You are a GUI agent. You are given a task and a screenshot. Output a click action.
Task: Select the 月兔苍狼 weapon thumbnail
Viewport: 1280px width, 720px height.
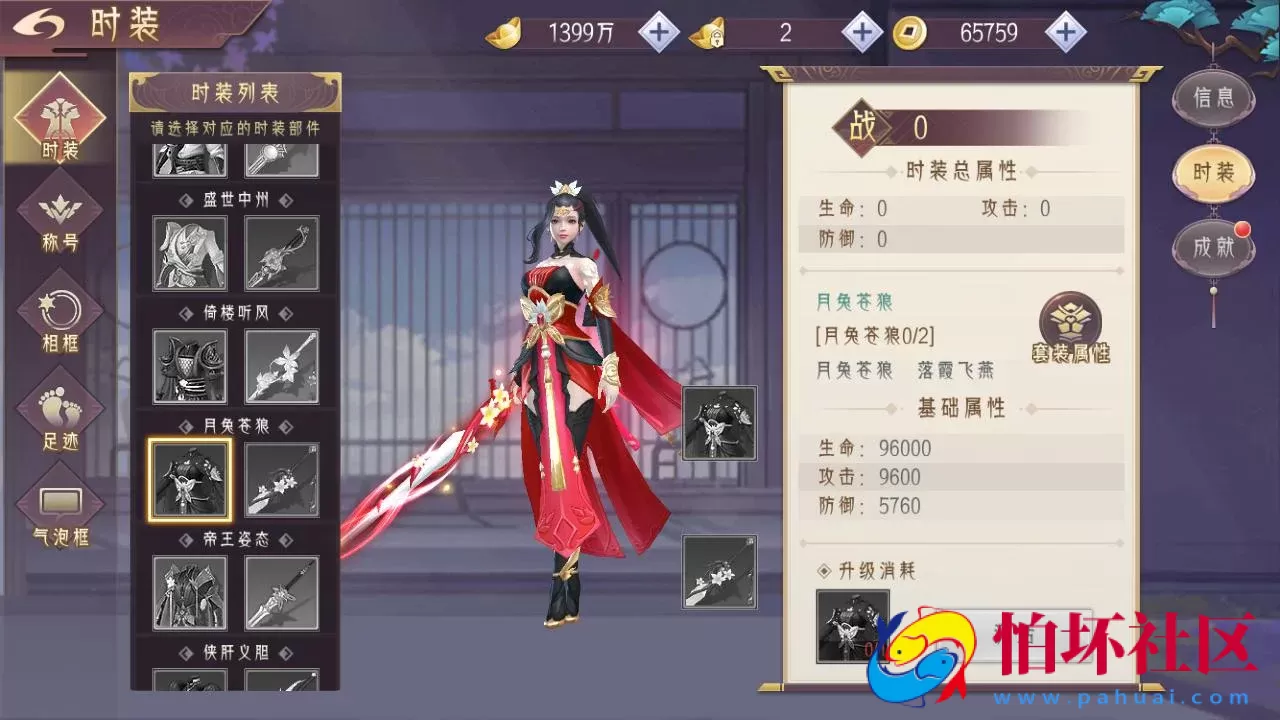point(281,478)
